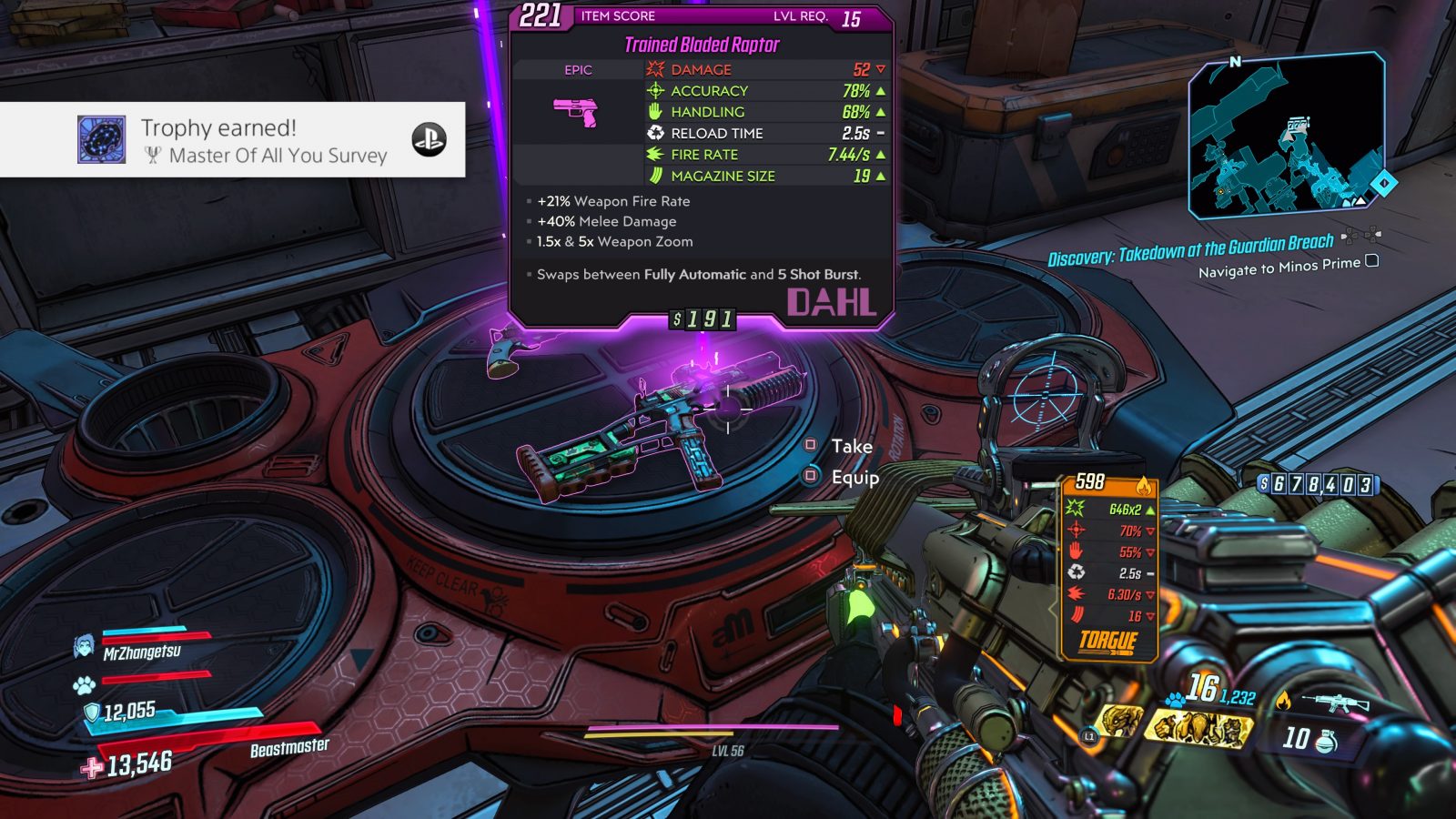Tick the Navigate to Minos Prime checkbox
1456x819 pixels.
click(x=1372, y=261)
